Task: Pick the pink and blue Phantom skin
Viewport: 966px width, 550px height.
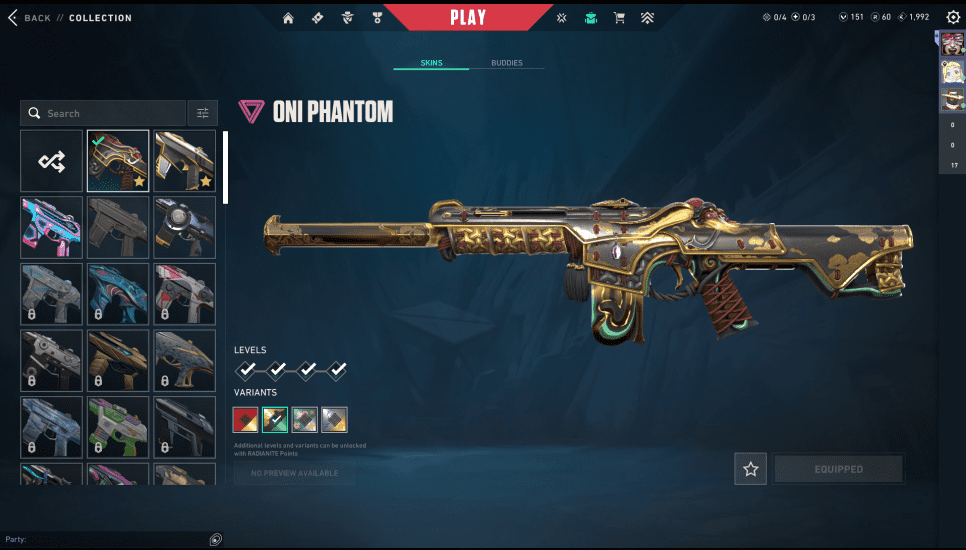Action: (x=52, y=227)
